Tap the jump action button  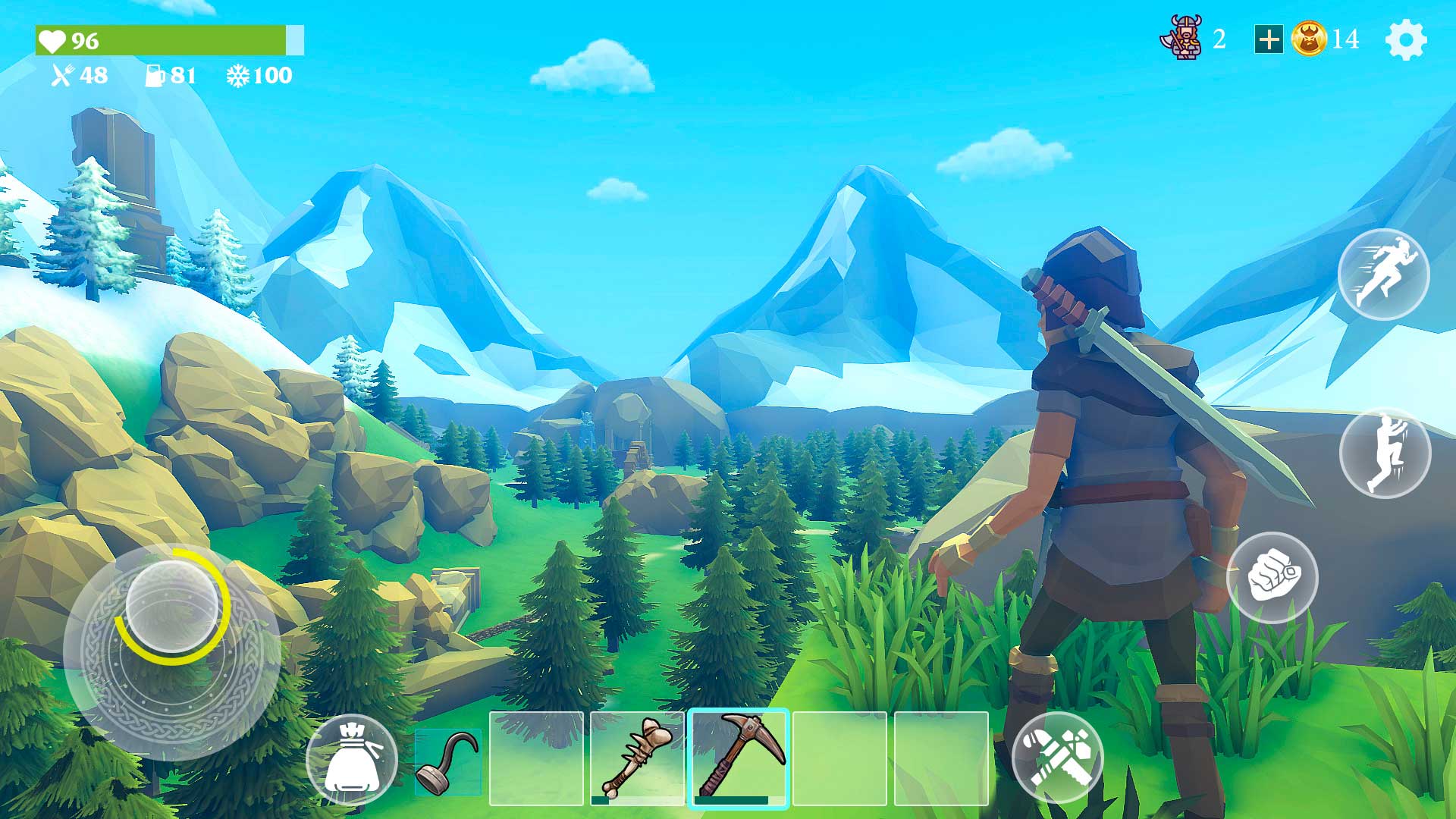click(x=1385, y=453)
